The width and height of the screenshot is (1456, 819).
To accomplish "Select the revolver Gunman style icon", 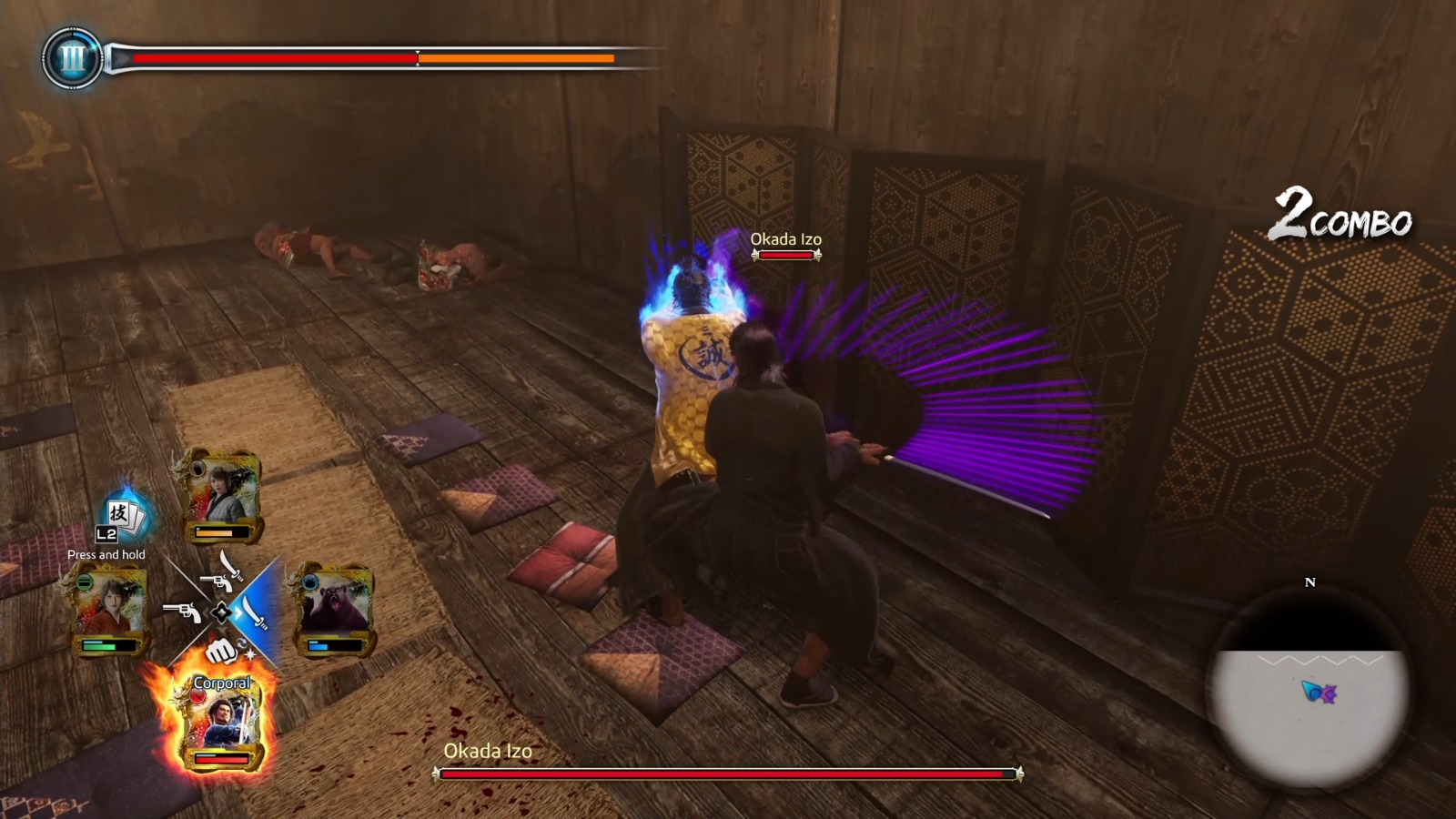I will click(x=182, y=612).
